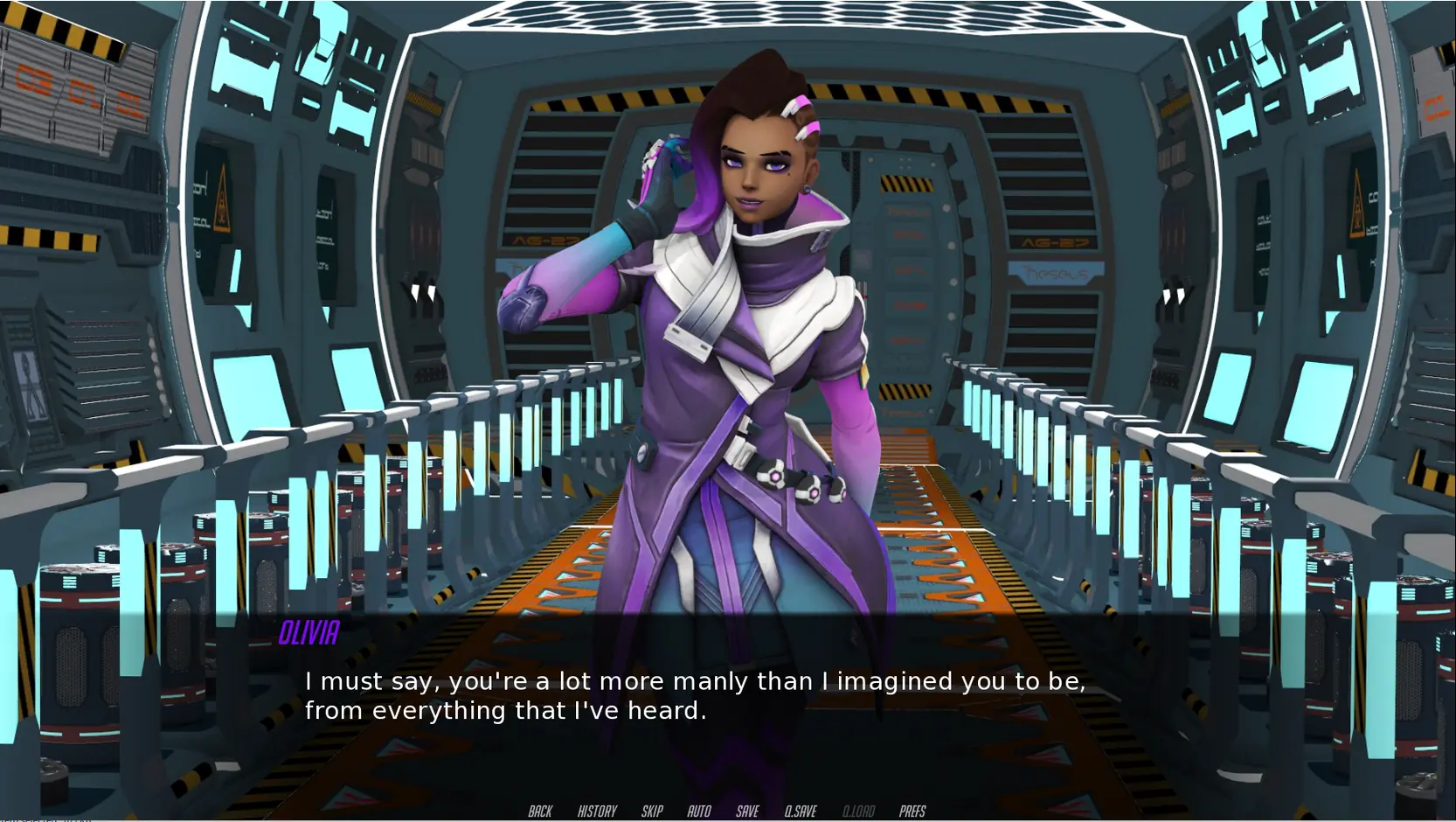1456x822 pixels.
Task: Click Q.Load to quick load
Action: click(858, 812)
